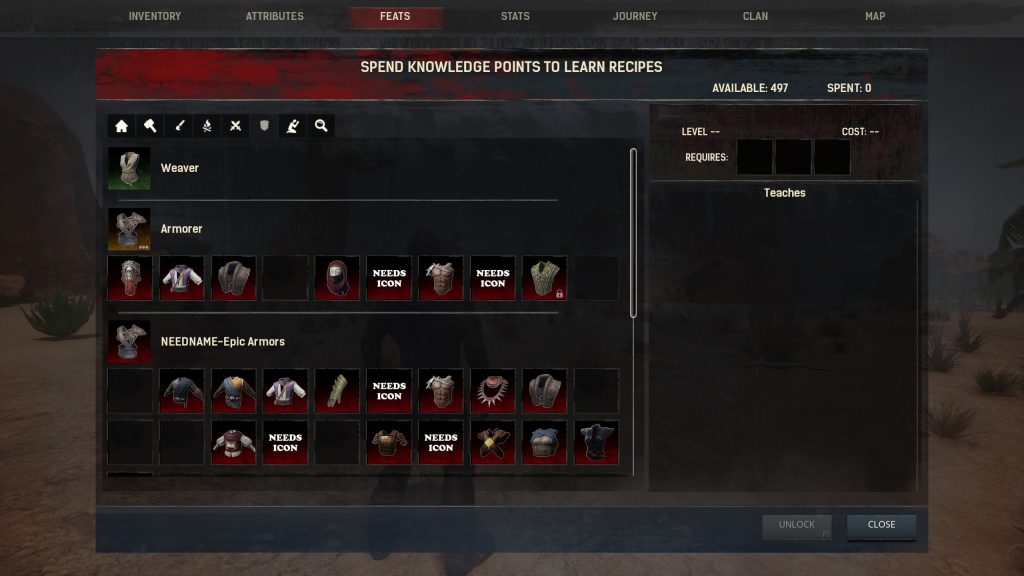This screenshot has height=576, width=1024.
Task: Open the magnifying glass search filter
Action: (x=321, y=126)
